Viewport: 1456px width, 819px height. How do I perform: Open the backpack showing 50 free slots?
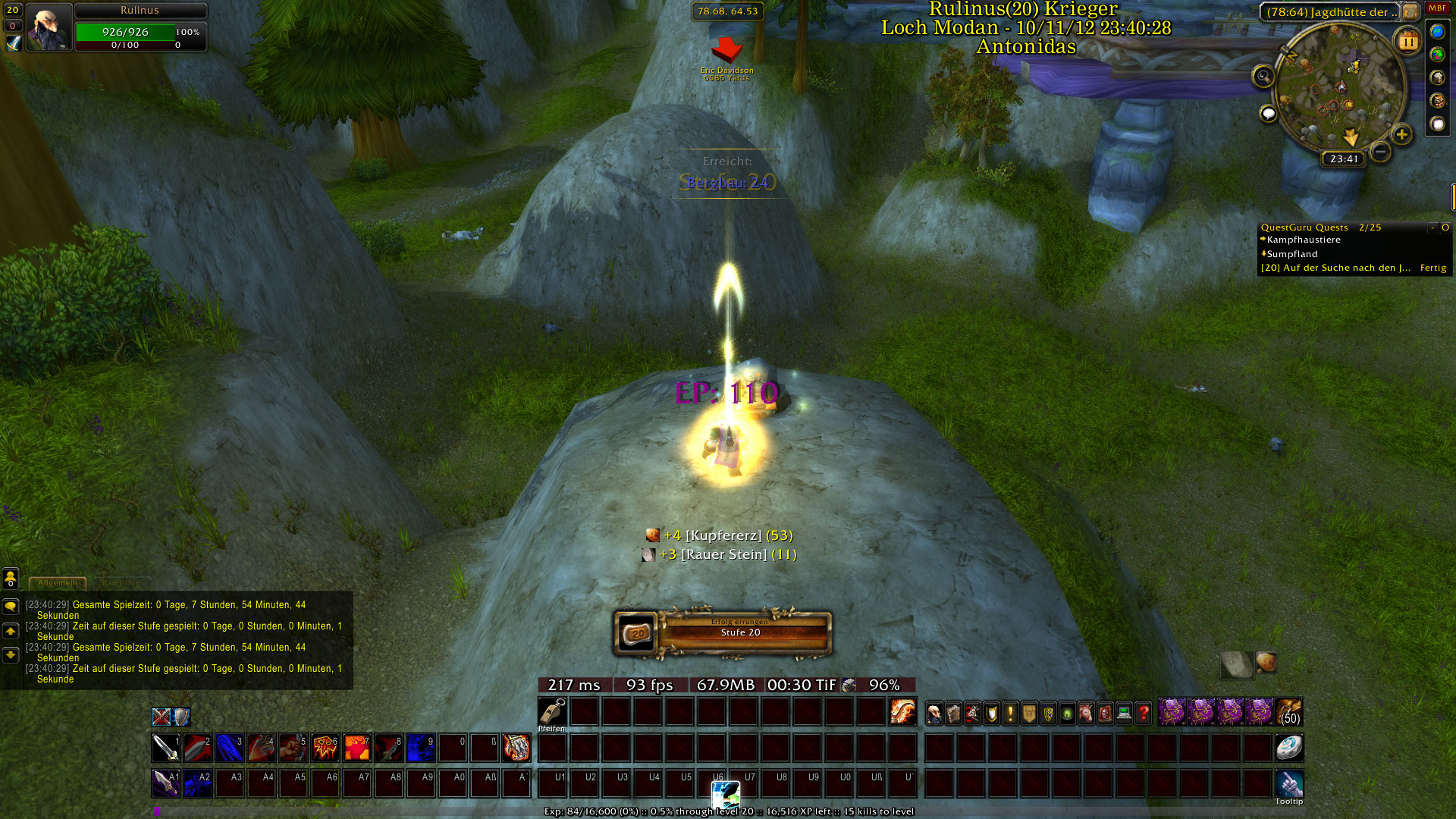(1289, 712)
